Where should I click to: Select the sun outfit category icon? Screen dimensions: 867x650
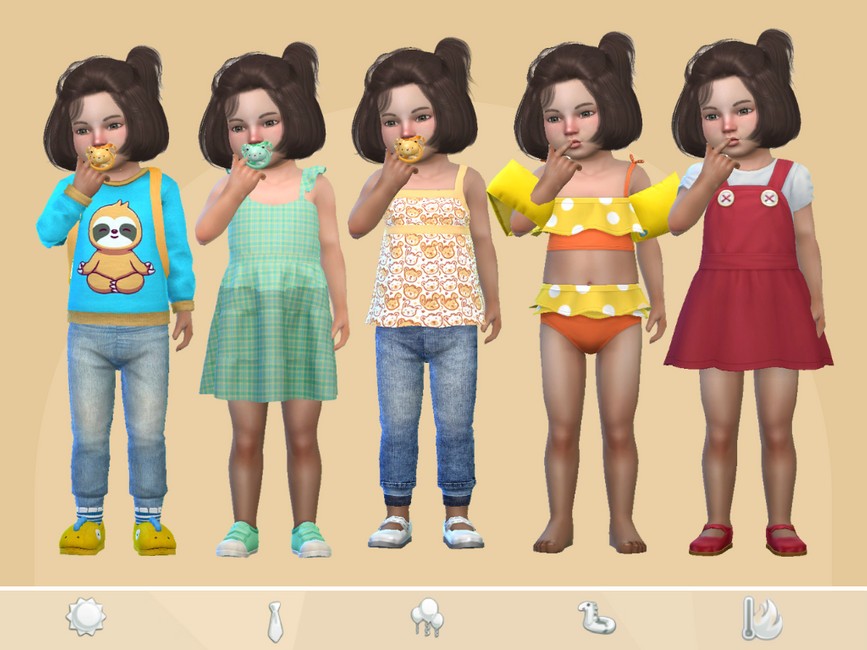click(x=86, y=617)
